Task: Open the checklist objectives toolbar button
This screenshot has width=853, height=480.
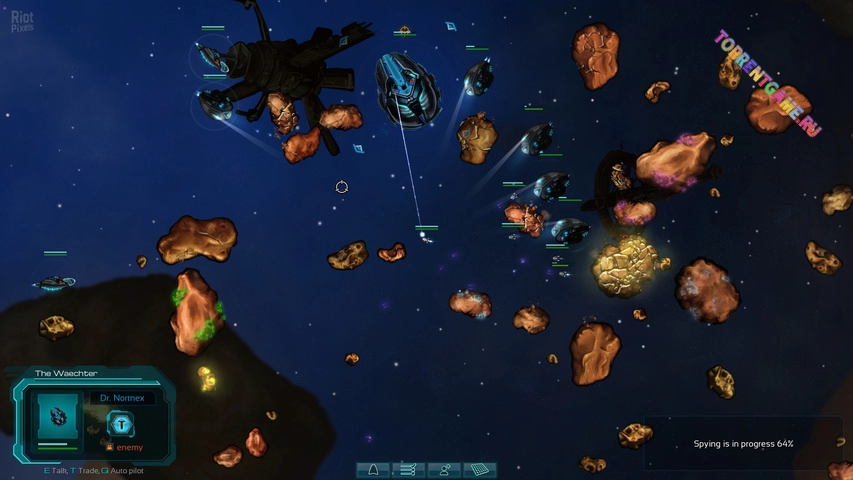Action: [409, 469]
